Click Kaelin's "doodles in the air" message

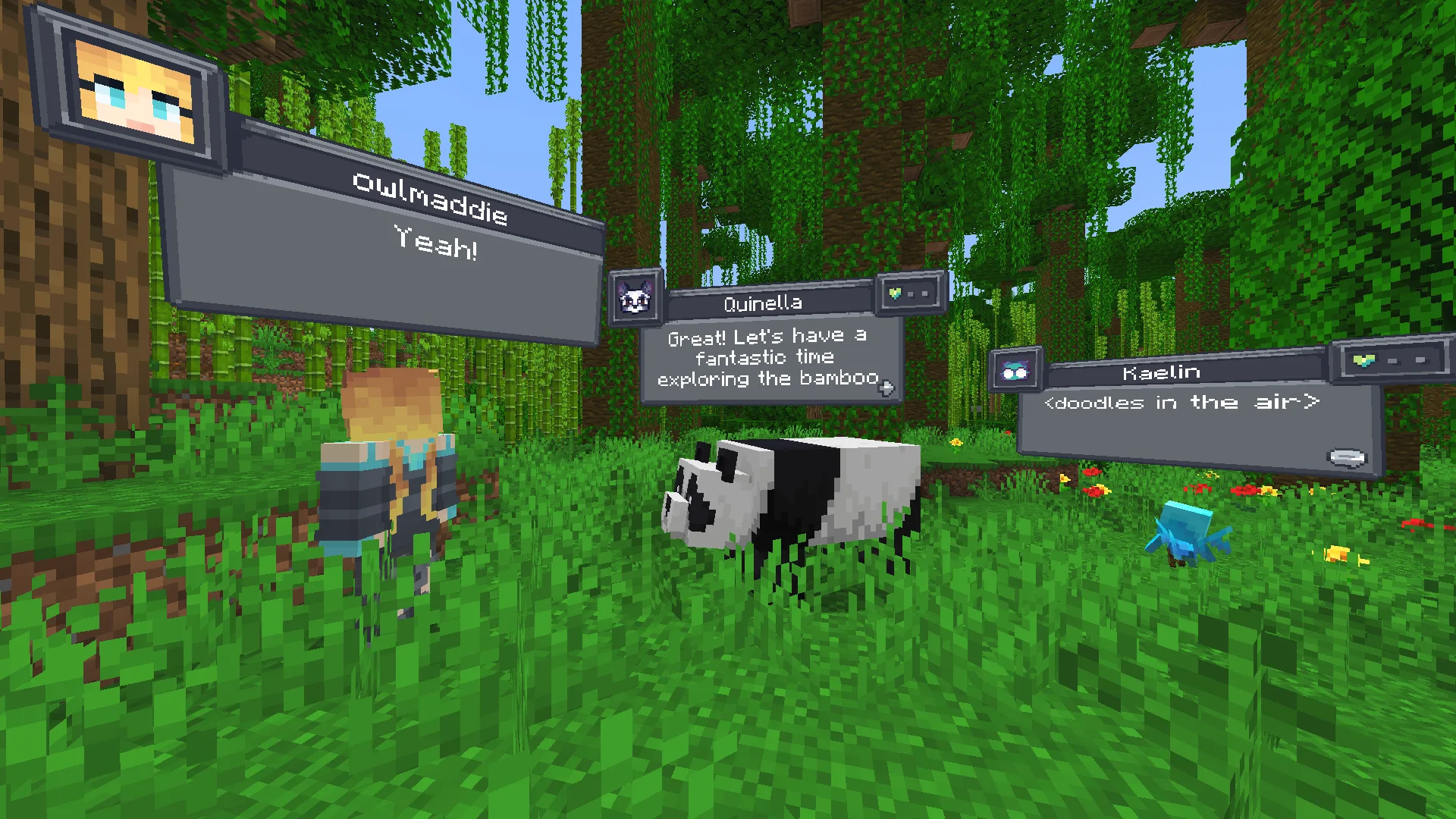click(1181, 403)
